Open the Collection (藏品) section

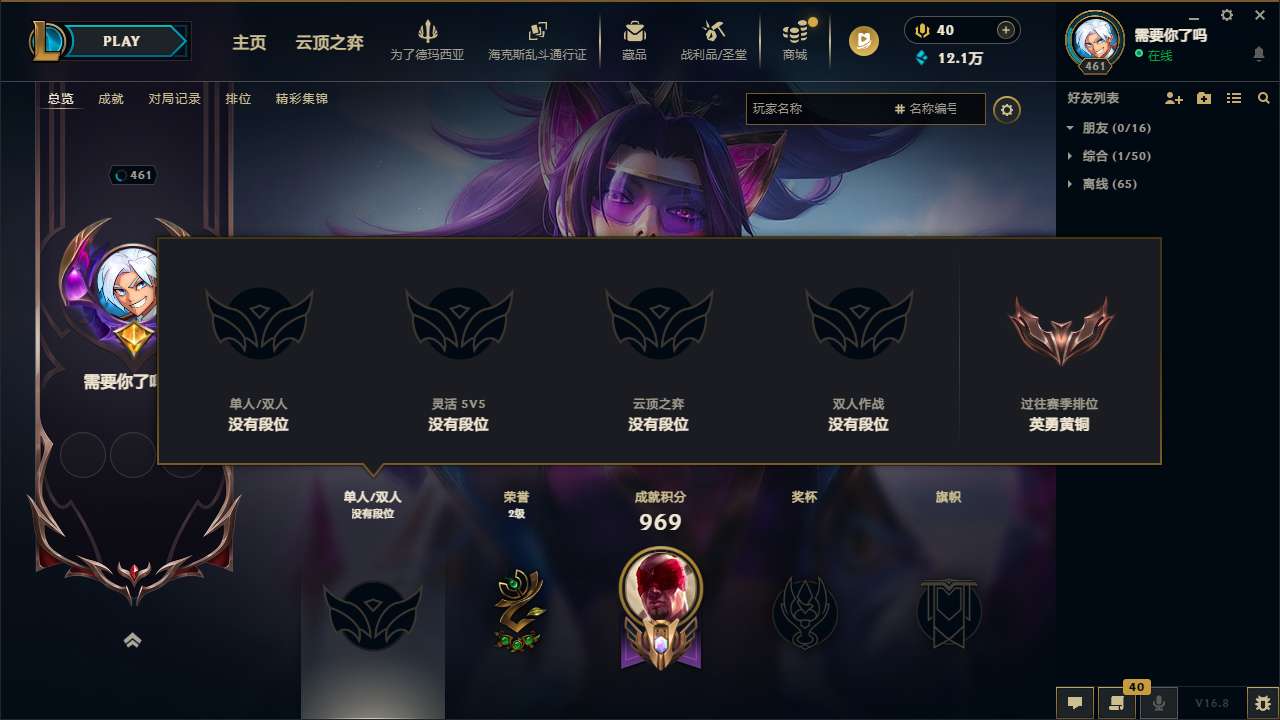[x=634, y=40]
